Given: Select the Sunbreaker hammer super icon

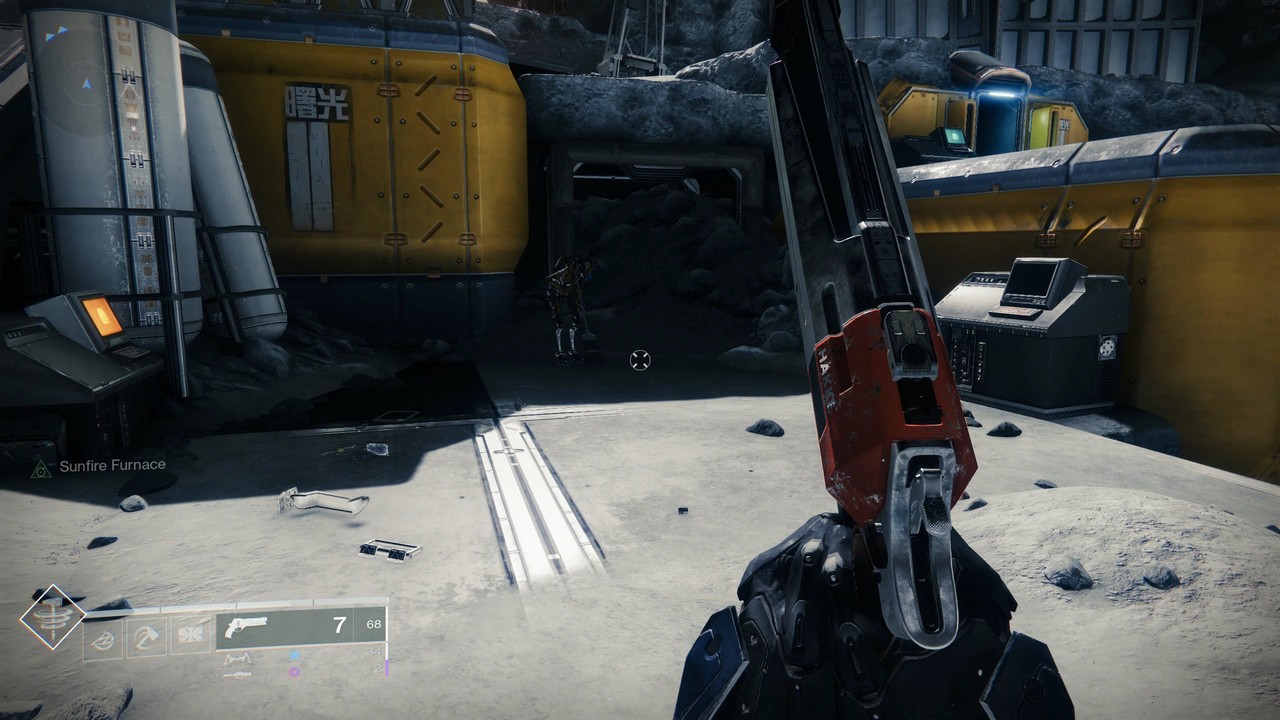Looking at the screenshot, I should coord(52,619).
